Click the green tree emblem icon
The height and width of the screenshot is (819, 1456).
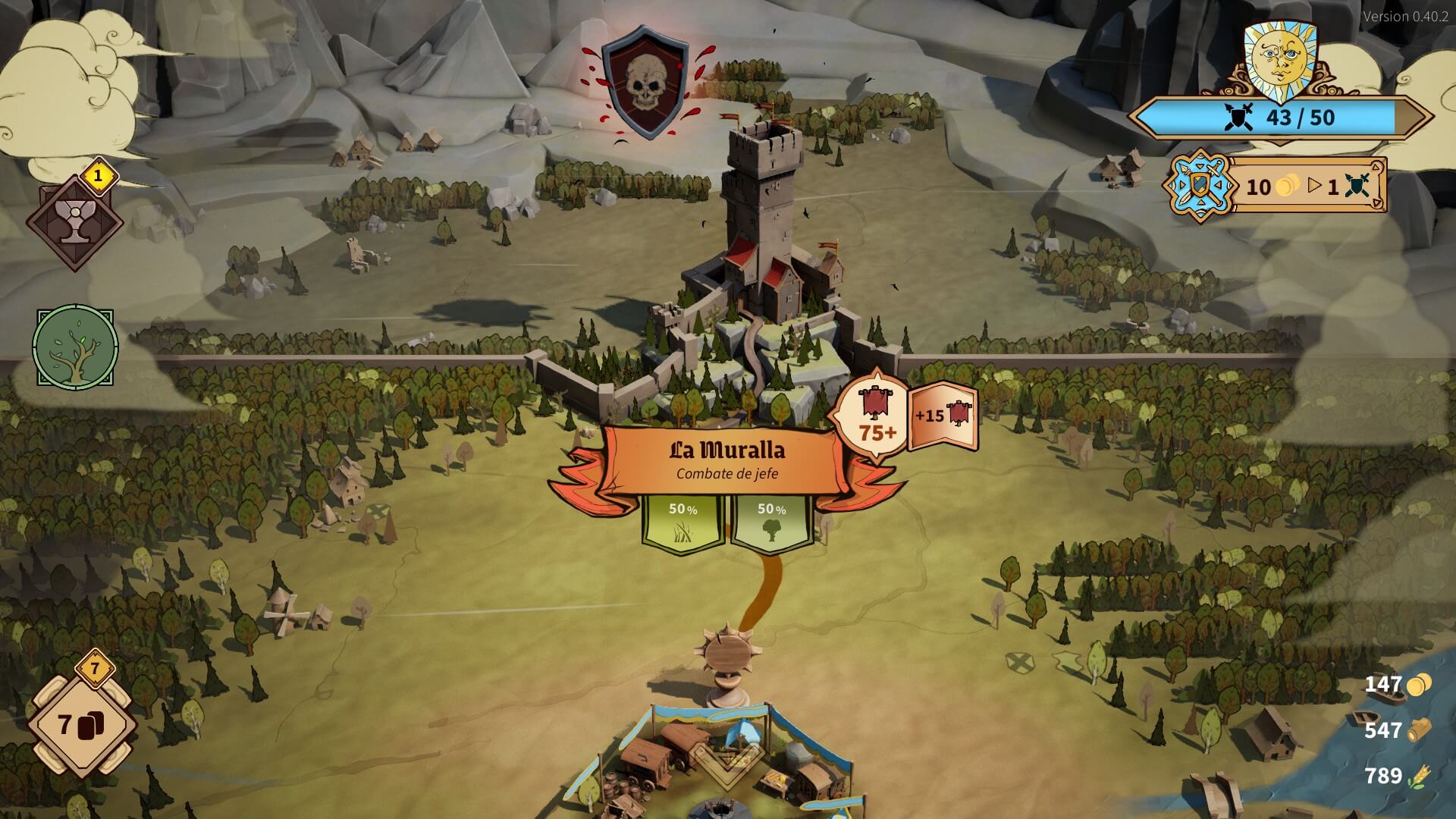[x=75, y=348]
